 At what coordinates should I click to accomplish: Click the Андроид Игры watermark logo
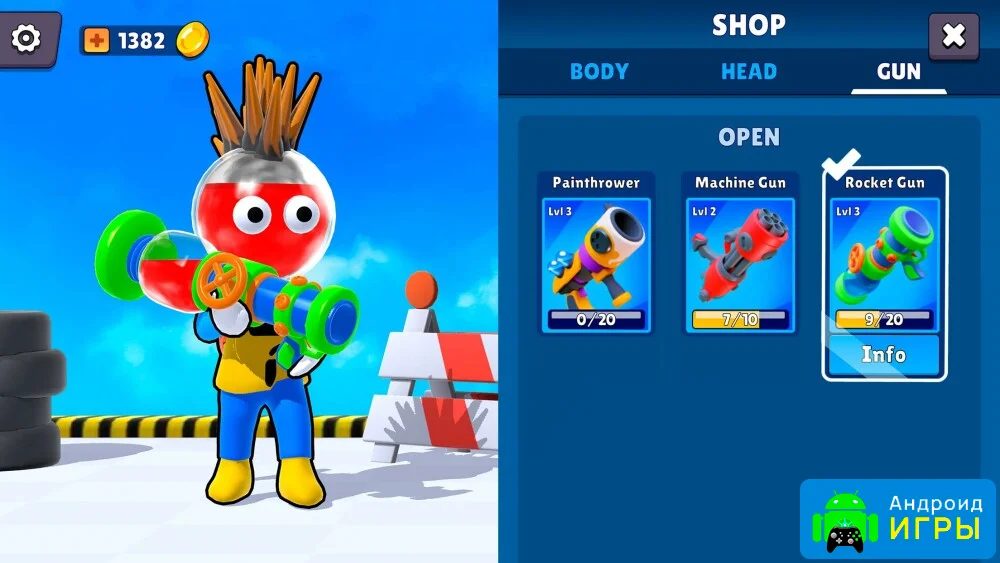click(x=898, y=519)
